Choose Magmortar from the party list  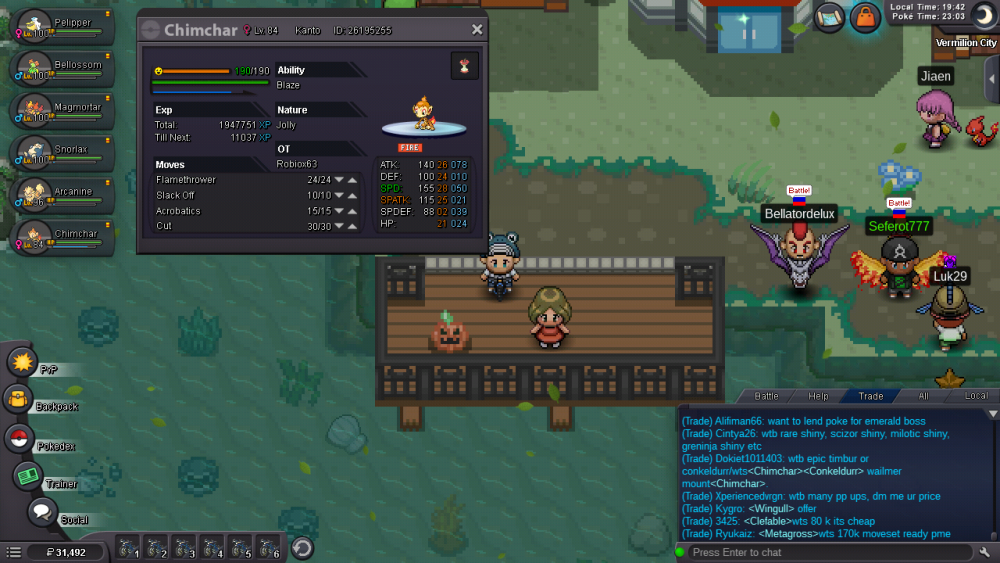click(62, 110)
